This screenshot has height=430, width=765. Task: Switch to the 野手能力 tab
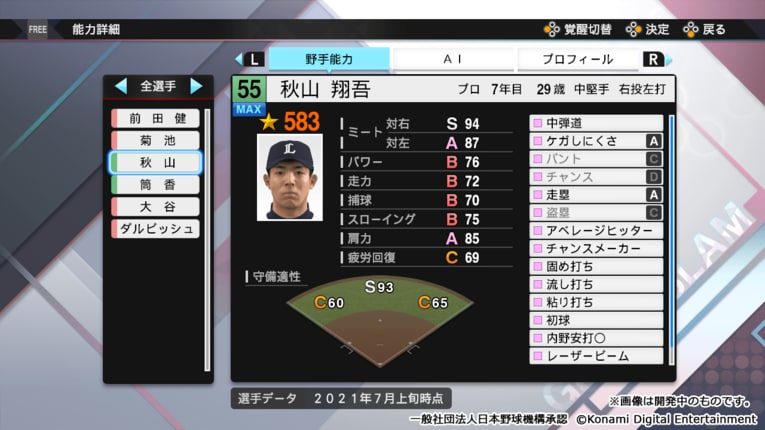pos(329,60)
